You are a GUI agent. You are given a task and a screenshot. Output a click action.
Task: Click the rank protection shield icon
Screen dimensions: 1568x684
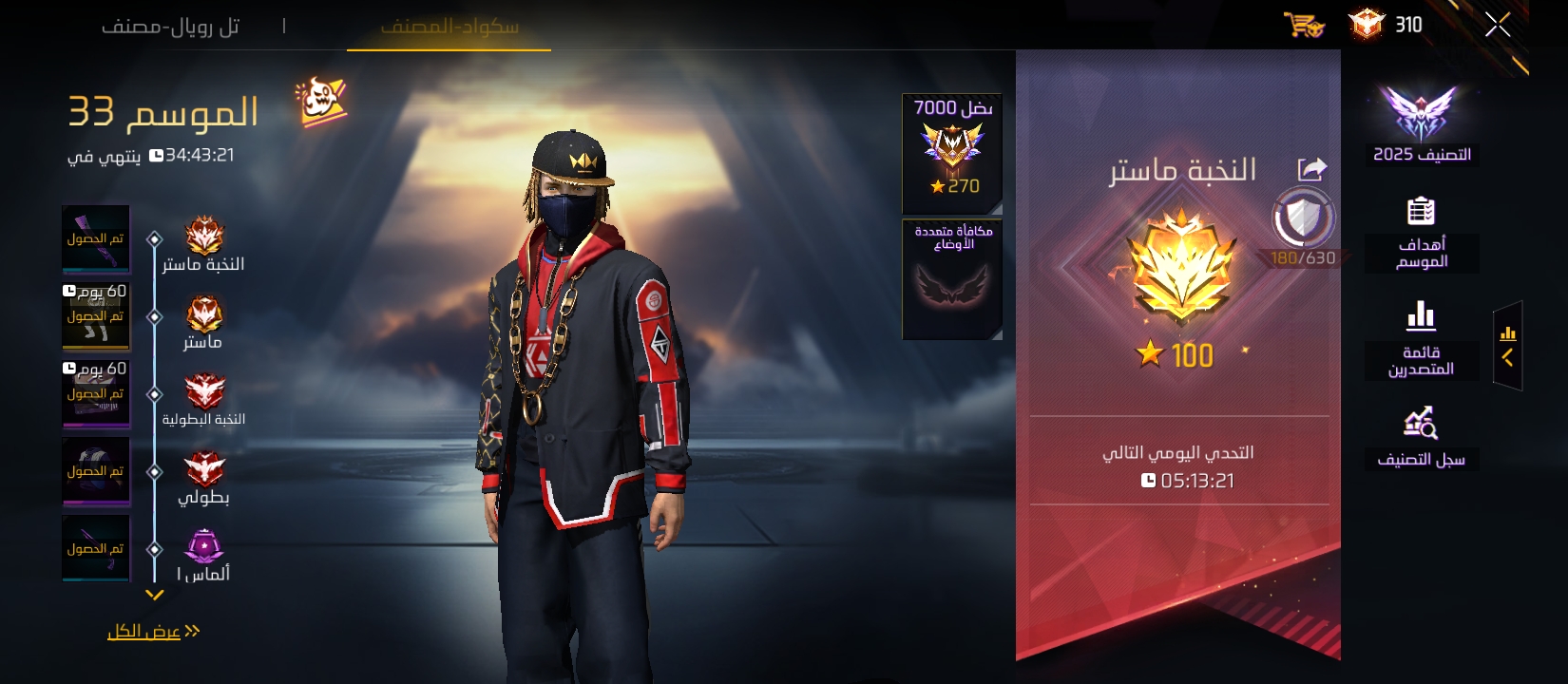click(1302, 218)
